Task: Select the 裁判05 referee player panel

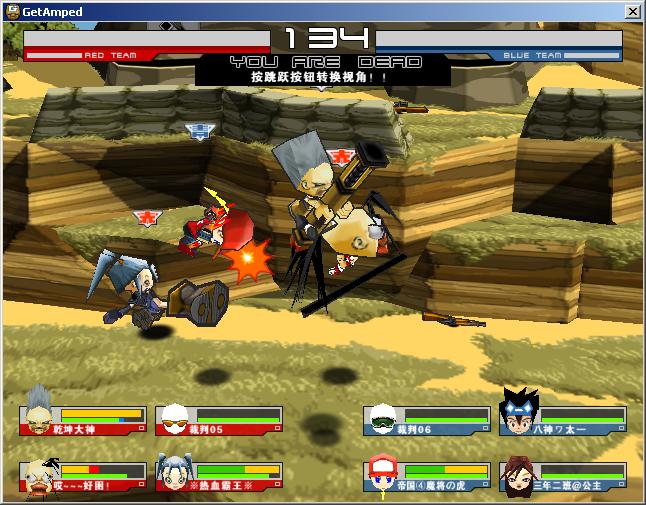Action: coord(220,420)
